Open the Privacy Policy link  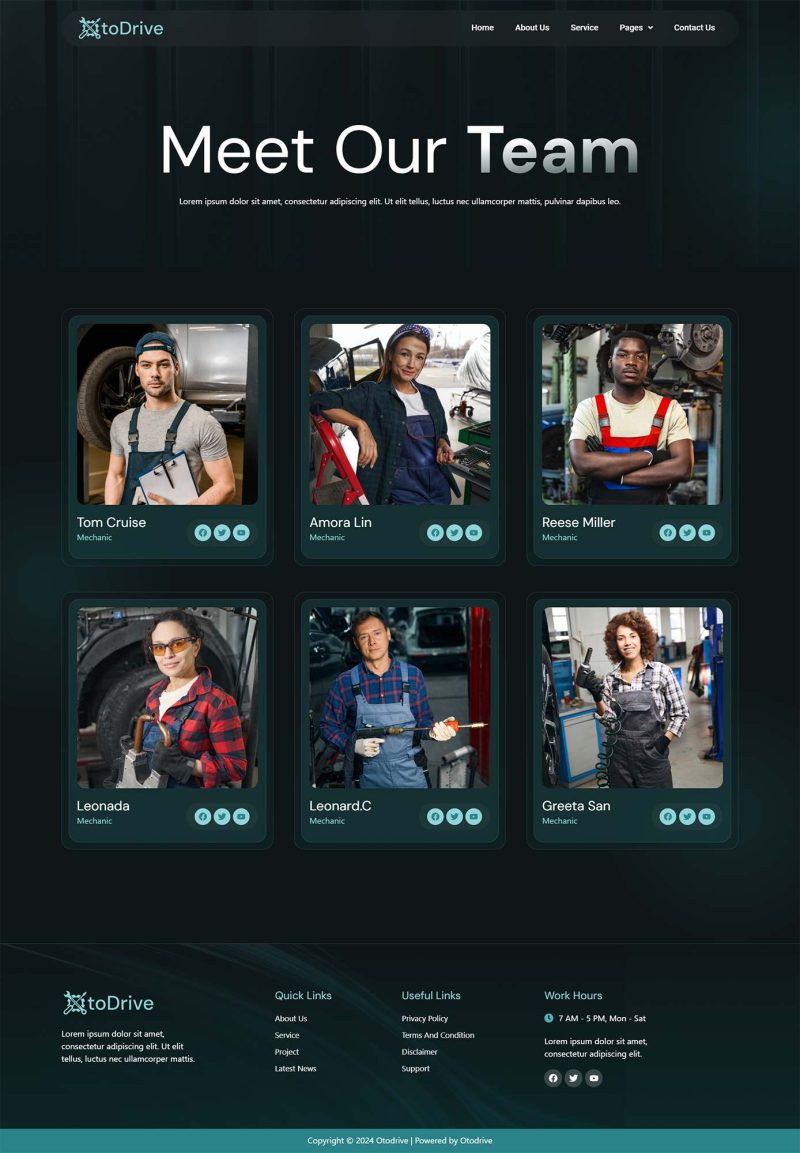[x=425, y=1019]
